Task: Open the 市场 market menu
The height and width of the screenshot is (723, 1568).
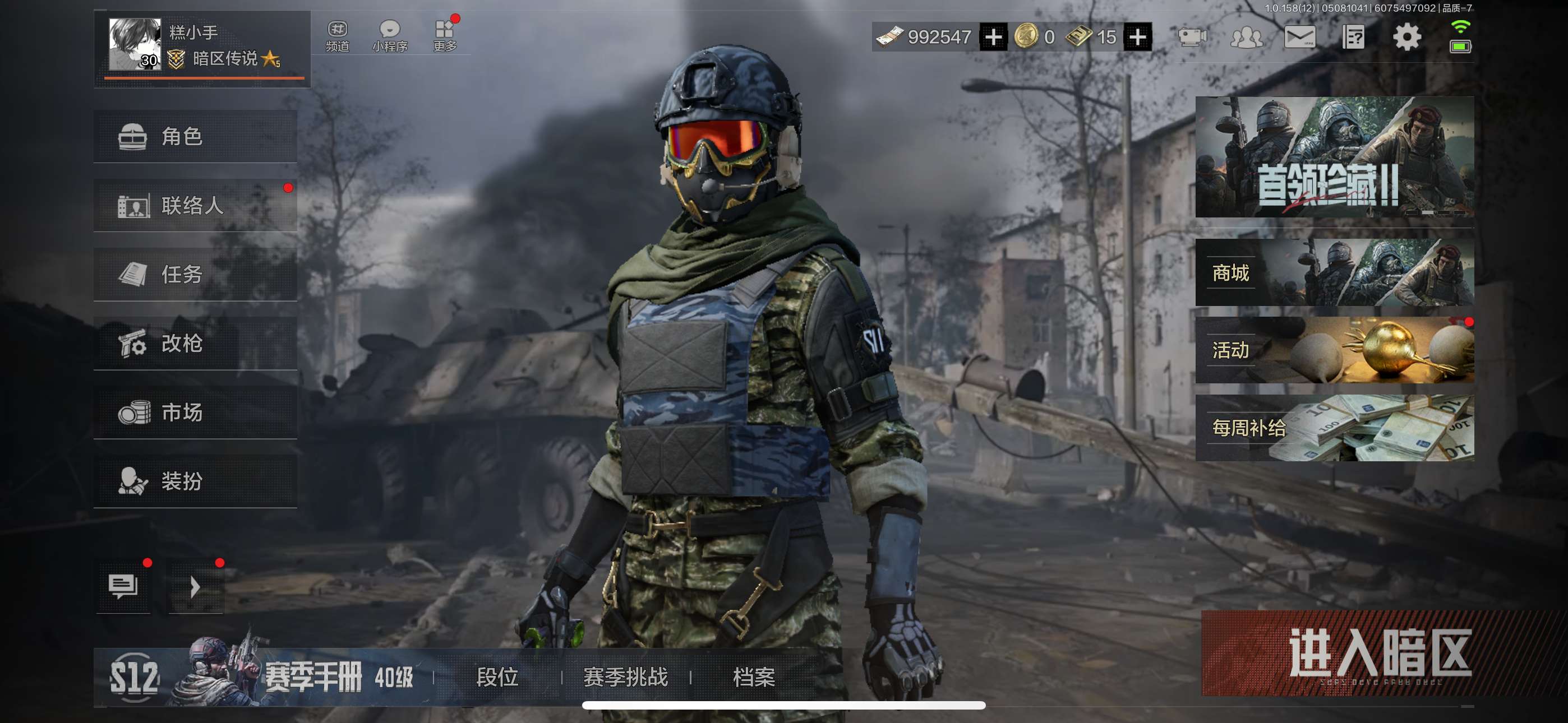Action: click(195, 413)
